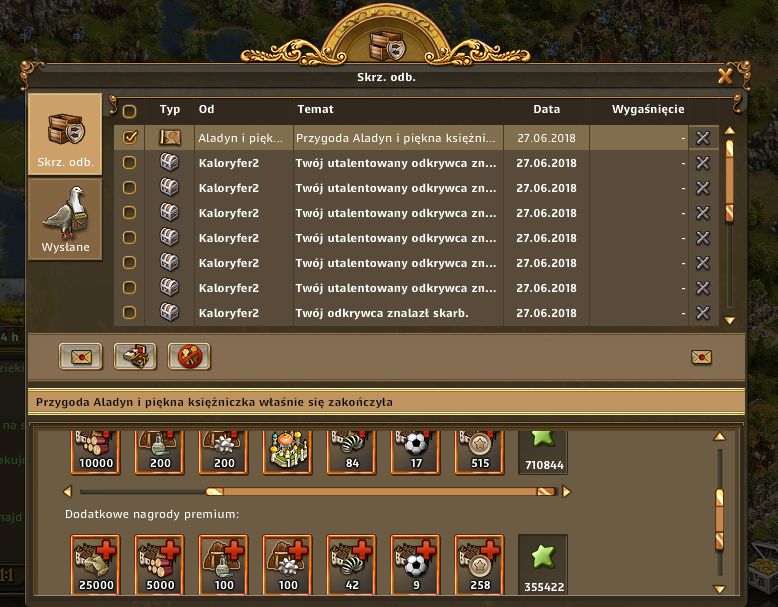Close the mailbox window

pos(725,76)
